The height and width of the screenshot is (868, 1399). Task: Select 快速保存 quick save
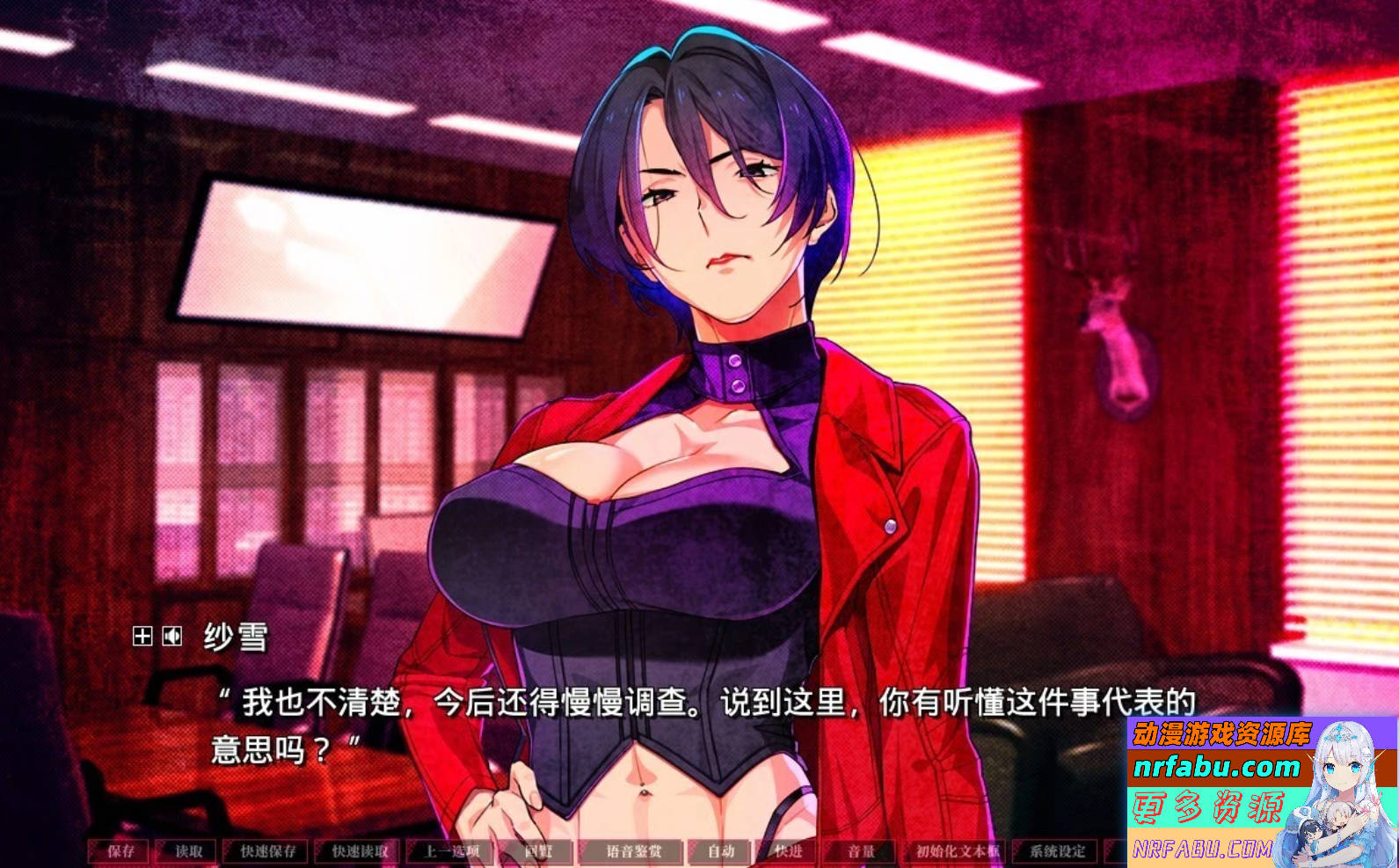pyautogui.click(x=268, y=851)
